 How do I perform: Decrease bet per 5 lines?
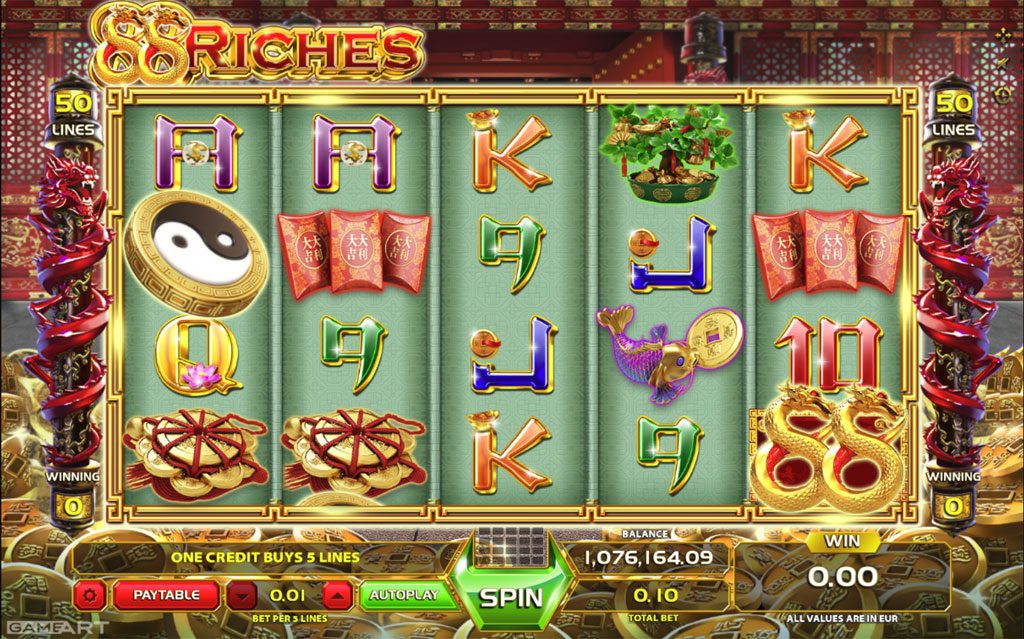pyautogui.click(x=241, y=595)
